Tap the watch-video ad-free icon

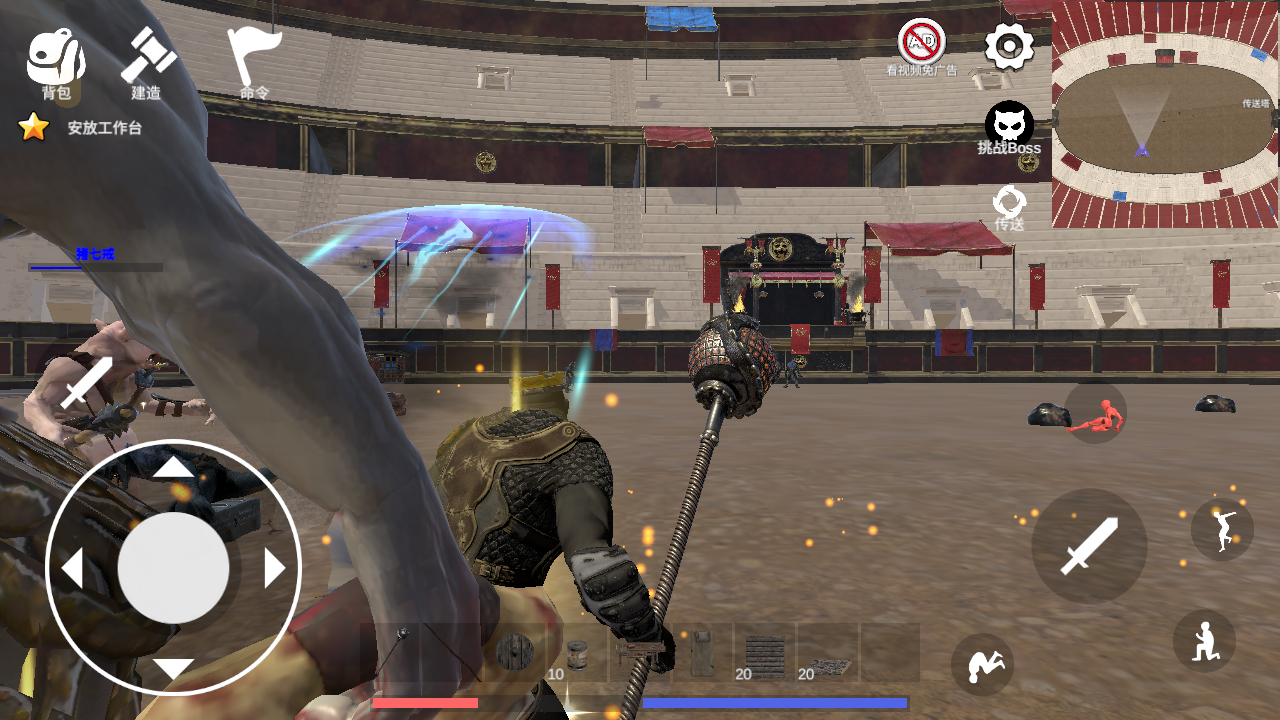pos(921,47)
